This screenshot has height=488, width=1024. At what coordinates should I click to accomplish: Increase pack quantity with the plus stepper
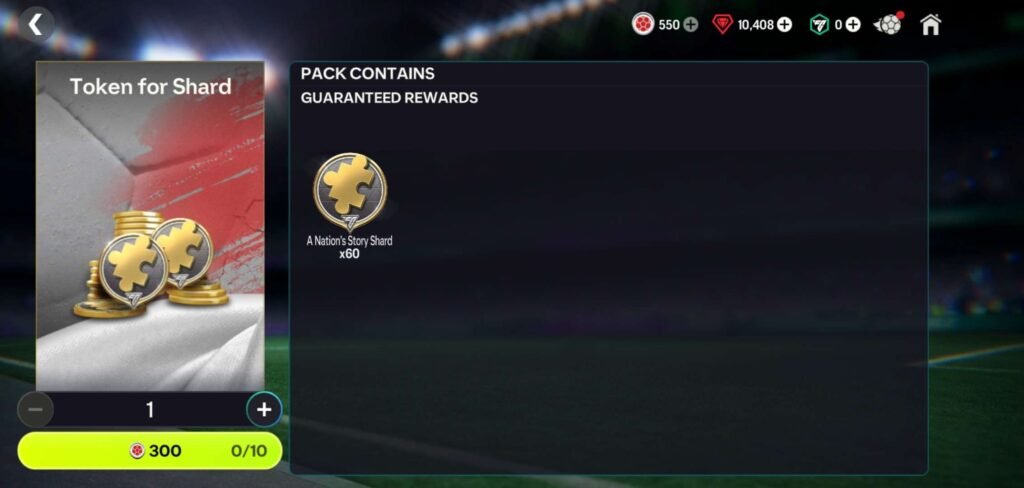[x=264, y=409]
